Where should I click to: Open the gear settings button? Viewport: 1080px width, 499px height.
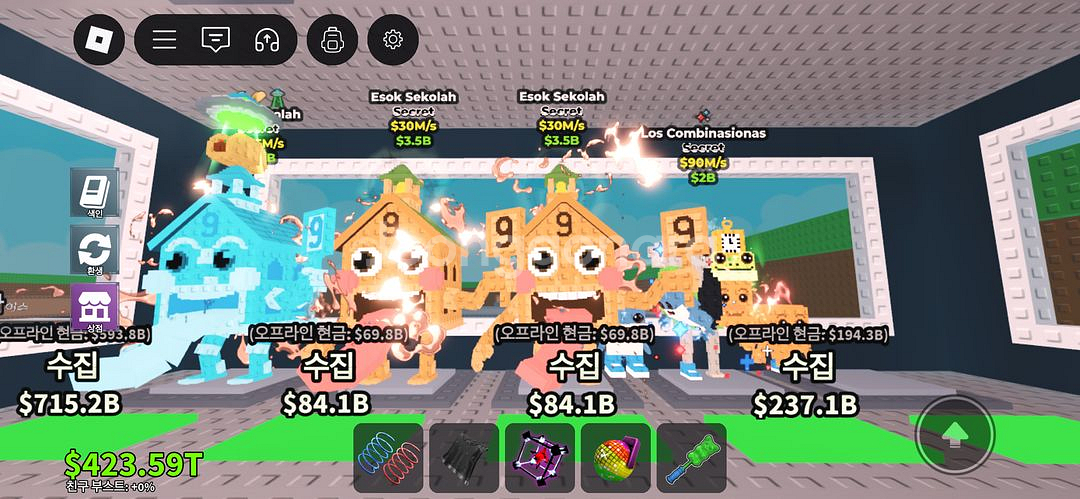pos(393,40)
